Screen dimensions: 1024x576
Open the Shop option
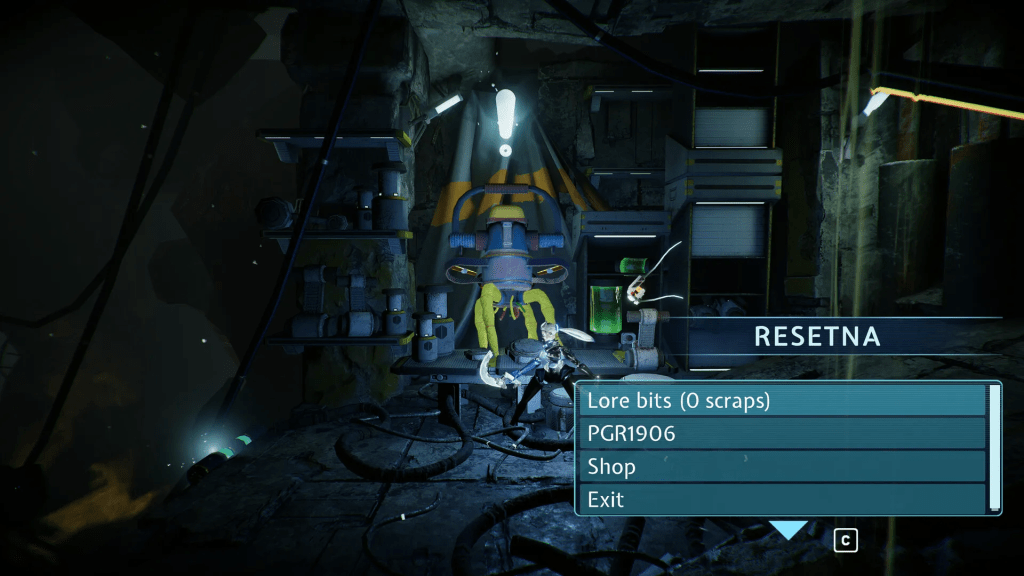[x=782, y=467]
